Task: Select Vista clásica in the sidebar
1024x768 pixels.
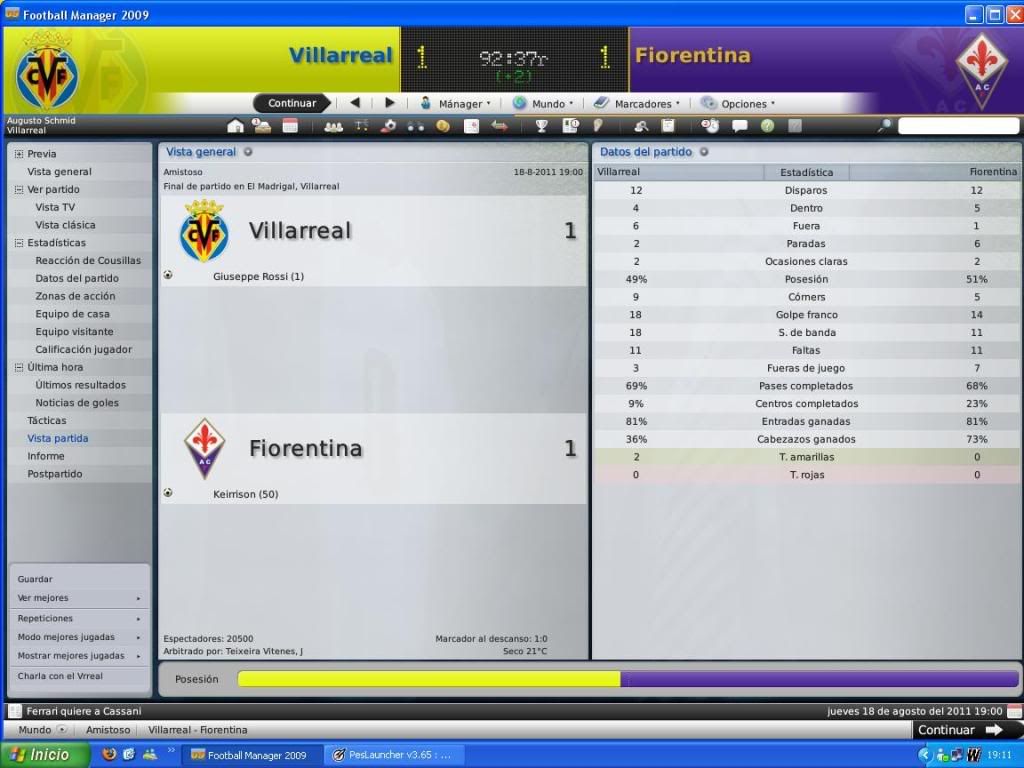Action: 65,225
